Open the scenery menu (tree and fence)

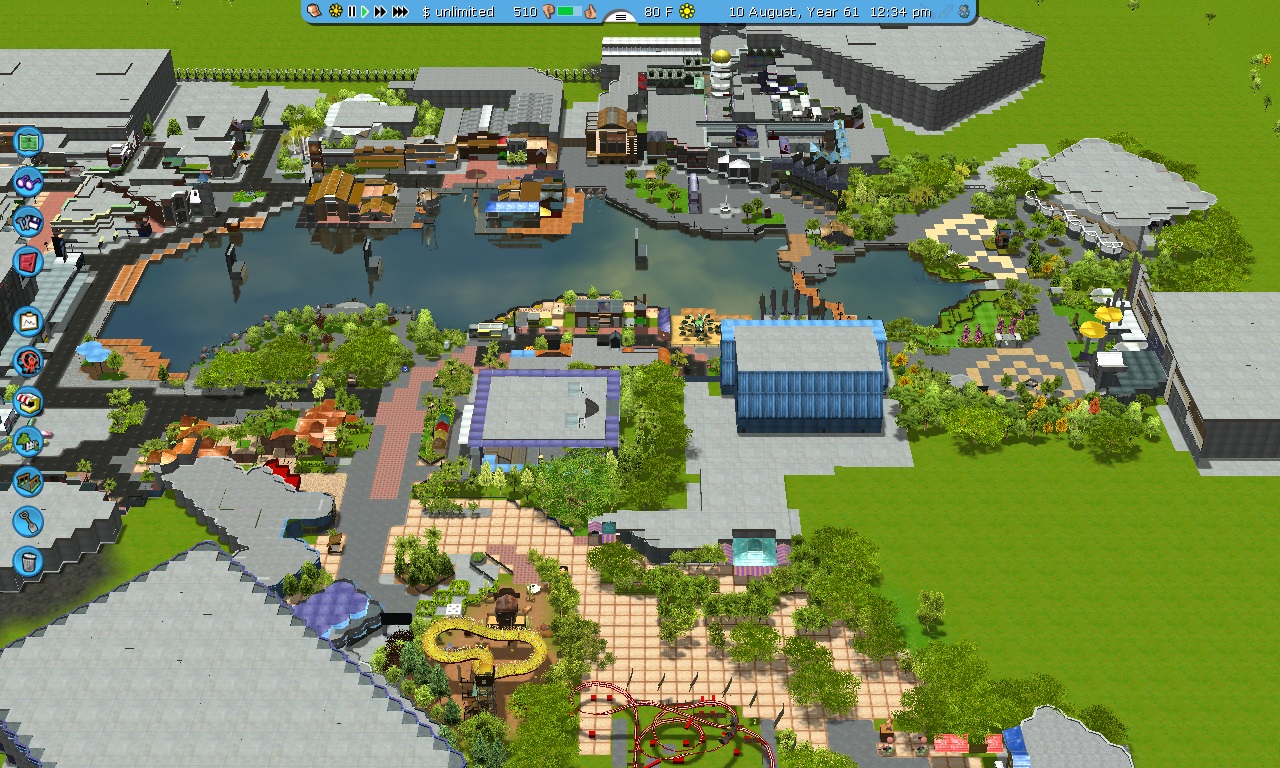tap(28, 441)
